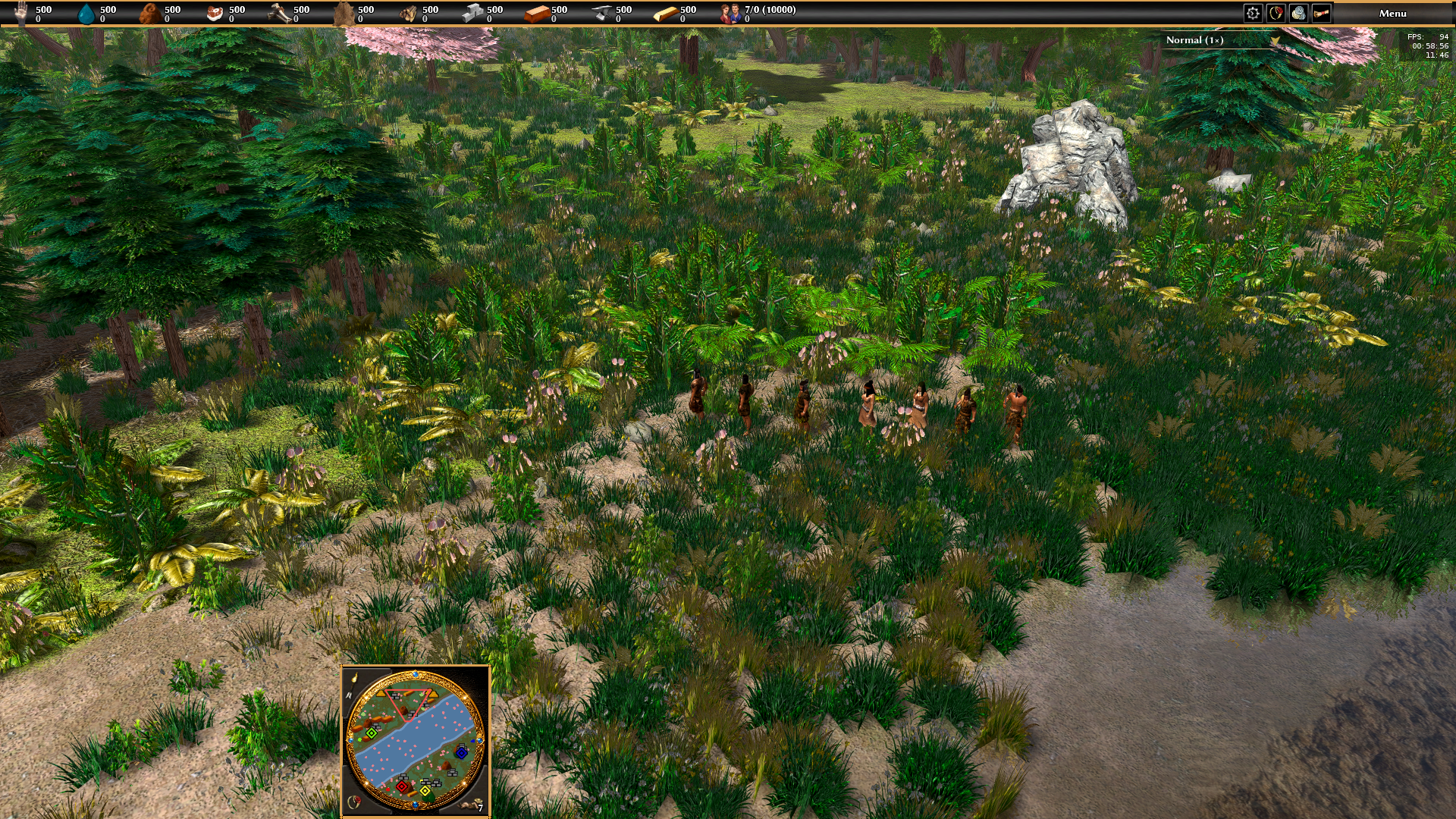
Task: Select the green player marker on the minimap
Action: [x=372, y=733]
